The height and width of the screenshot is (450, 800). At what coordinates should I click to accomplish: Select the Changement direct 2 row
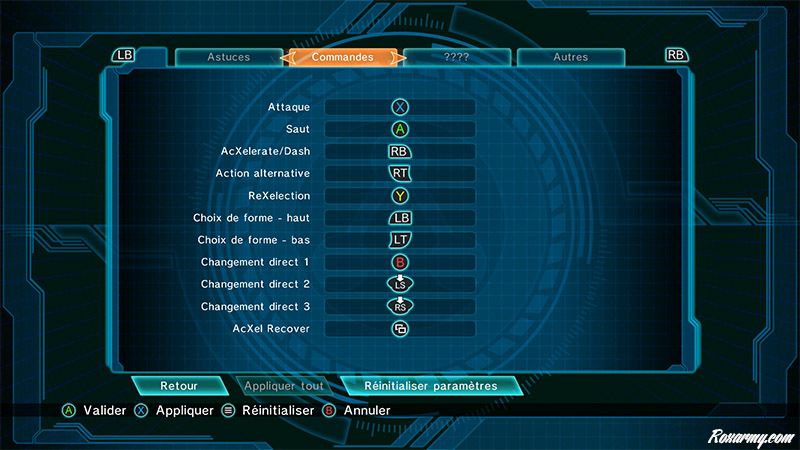point(400,285)
